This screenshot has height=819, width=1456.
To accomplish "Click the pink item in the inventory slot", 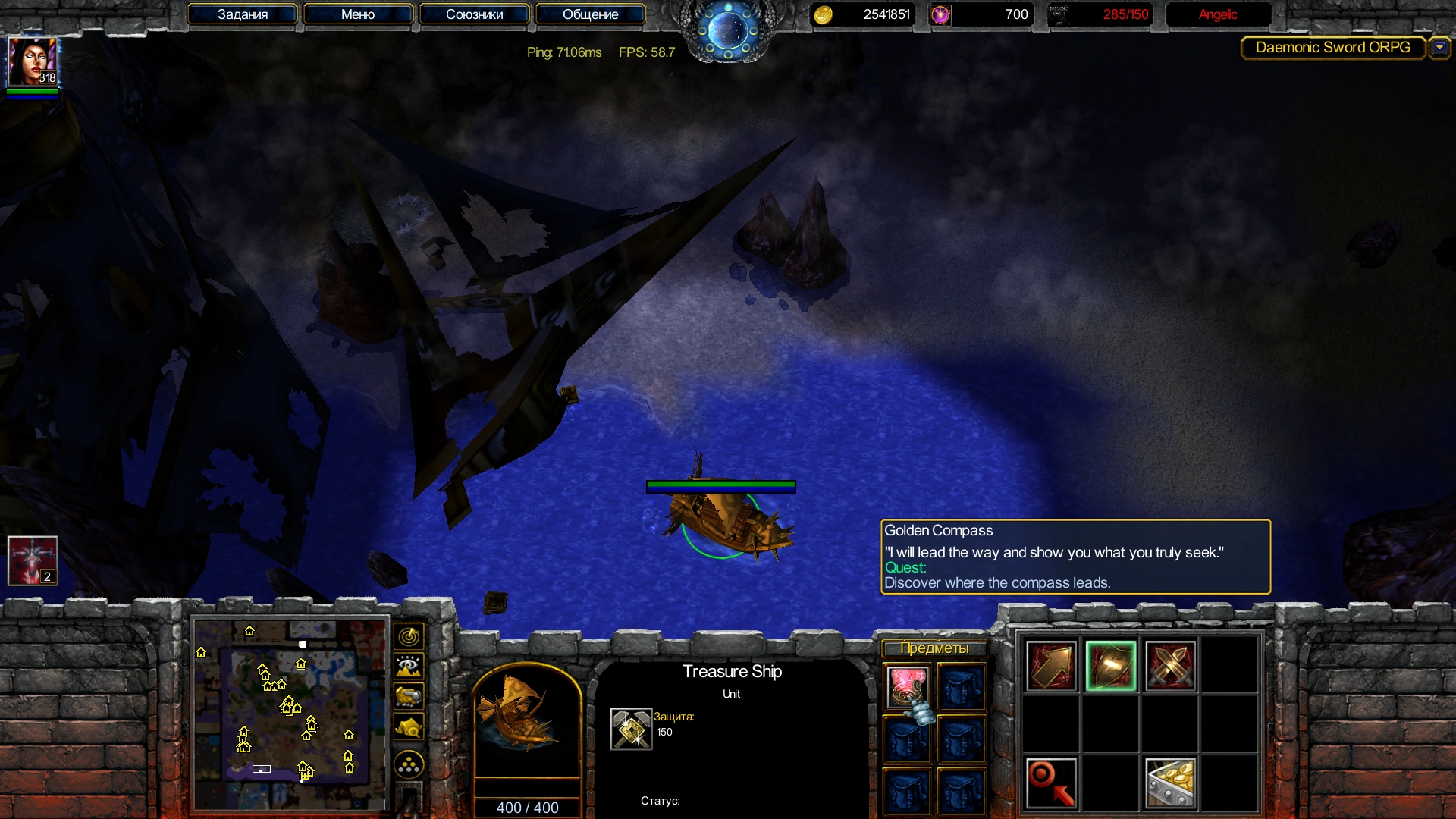I will [x=907, y=685].
